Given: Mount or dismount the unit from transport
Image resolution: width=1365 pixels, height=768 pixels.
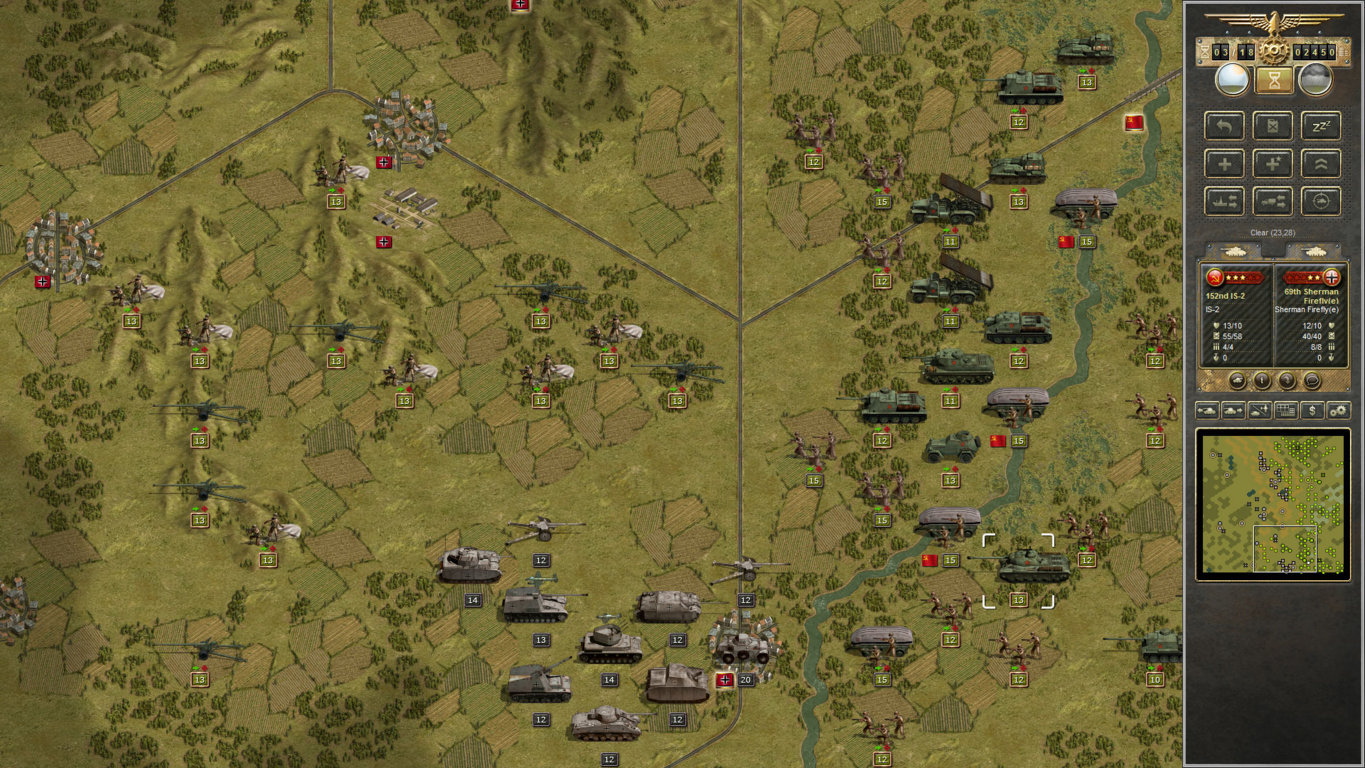Looking at the screenshot, I should [x=1273, y=200].
